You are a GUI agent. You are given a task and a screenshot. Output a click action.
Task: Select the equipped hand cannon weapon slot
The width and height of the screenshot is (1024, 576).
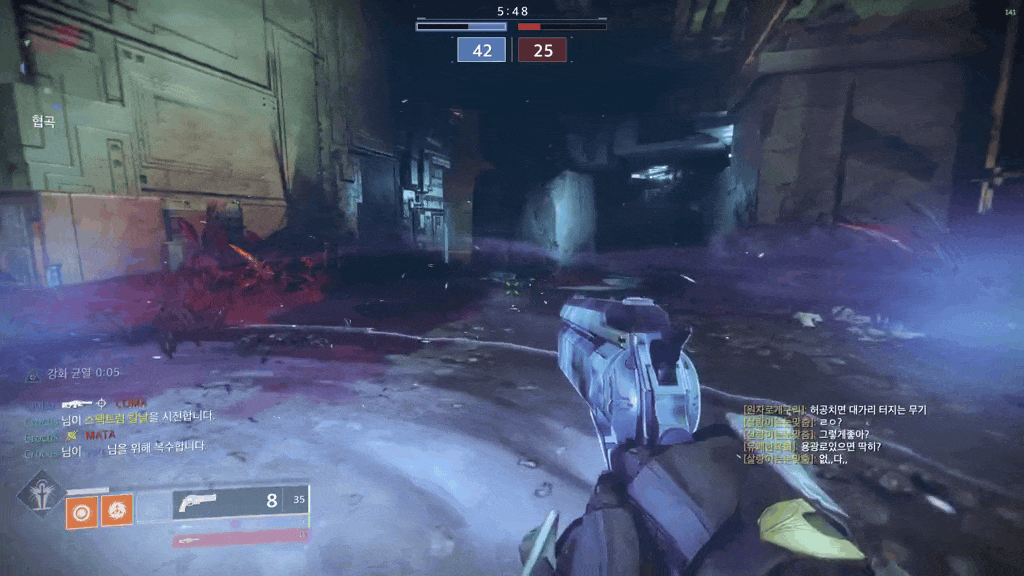coord(240,501)
